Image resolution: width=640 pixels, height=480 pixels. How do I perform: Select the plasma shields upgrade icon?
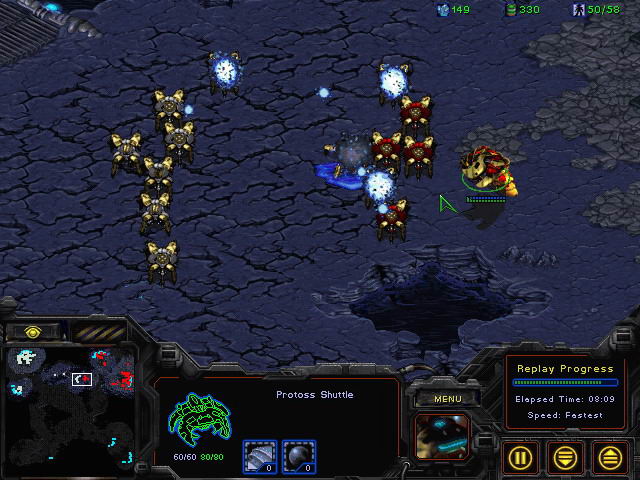click(x=298, y=455)
